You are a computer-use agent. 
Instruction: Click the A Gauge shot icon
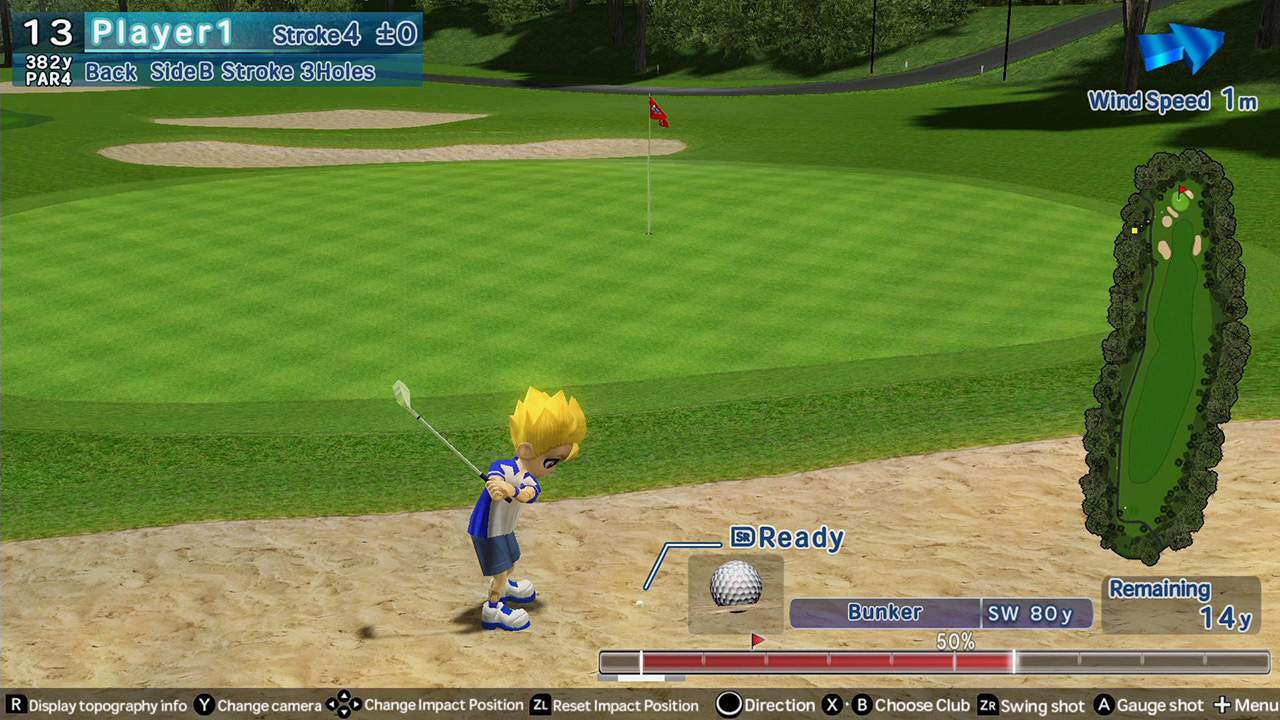pyautogui.click(x=1103, y=705)
